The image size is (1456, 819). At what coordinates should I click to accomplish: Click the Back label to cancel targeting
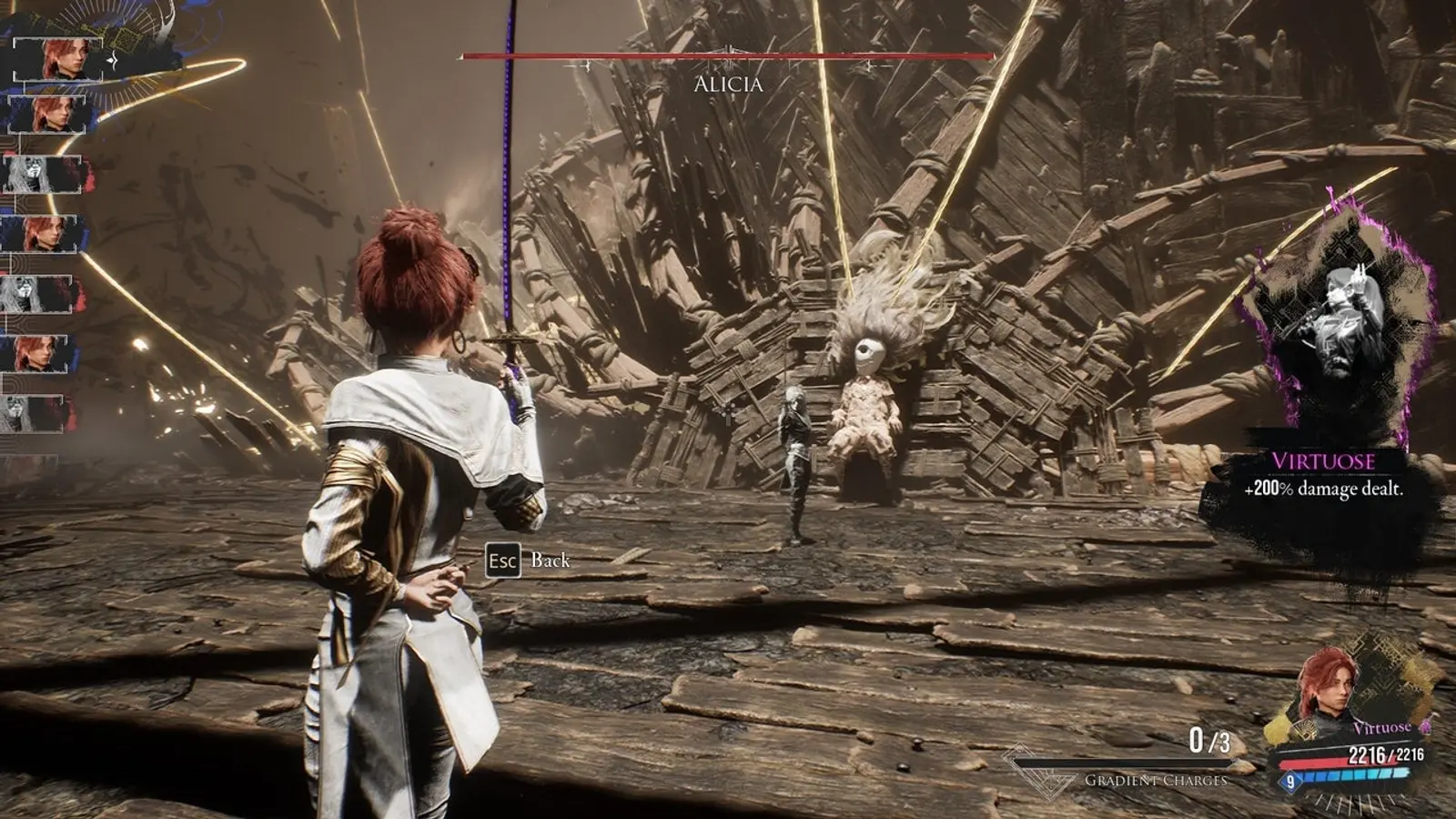[x=550, y=561]
